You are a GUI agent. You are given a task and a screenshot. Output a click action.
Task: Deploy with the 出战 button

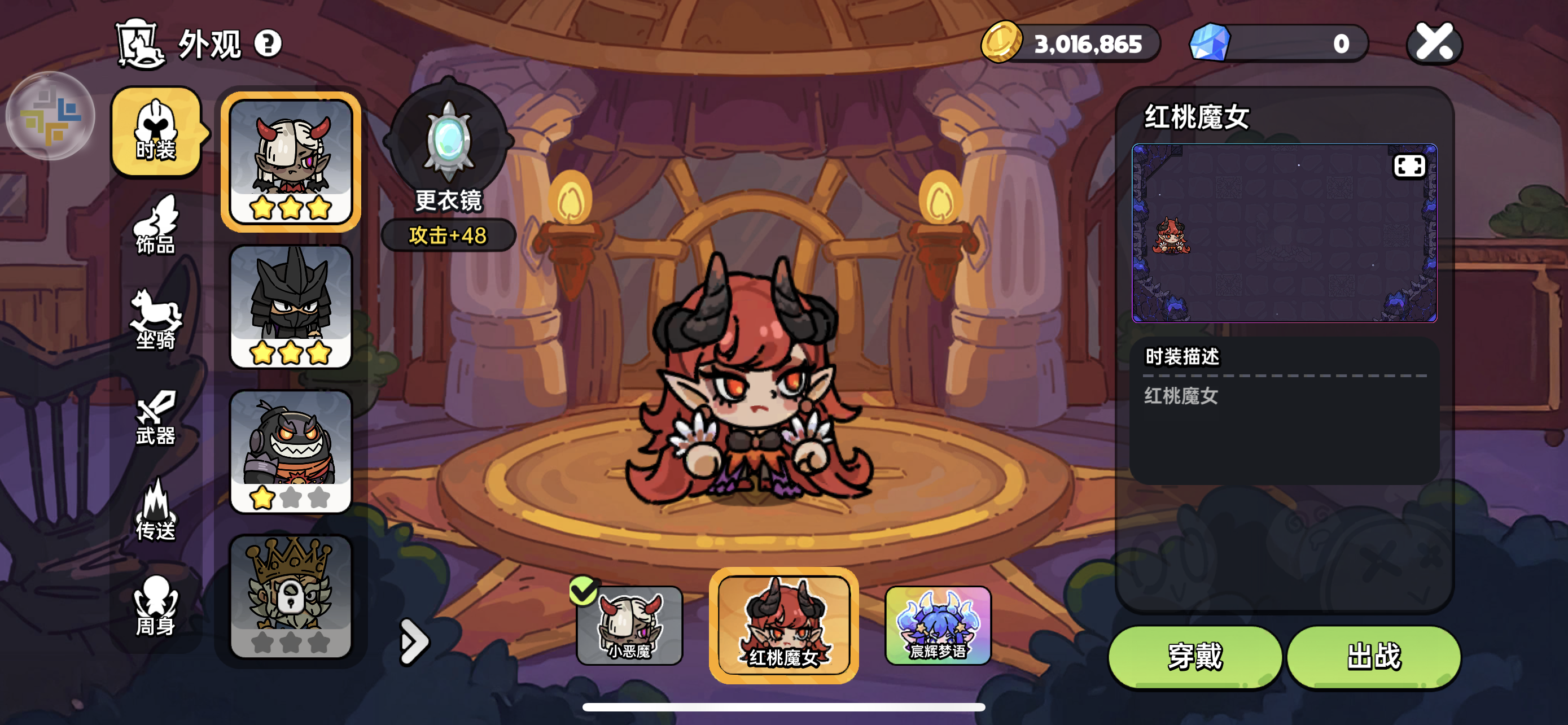1374,656
